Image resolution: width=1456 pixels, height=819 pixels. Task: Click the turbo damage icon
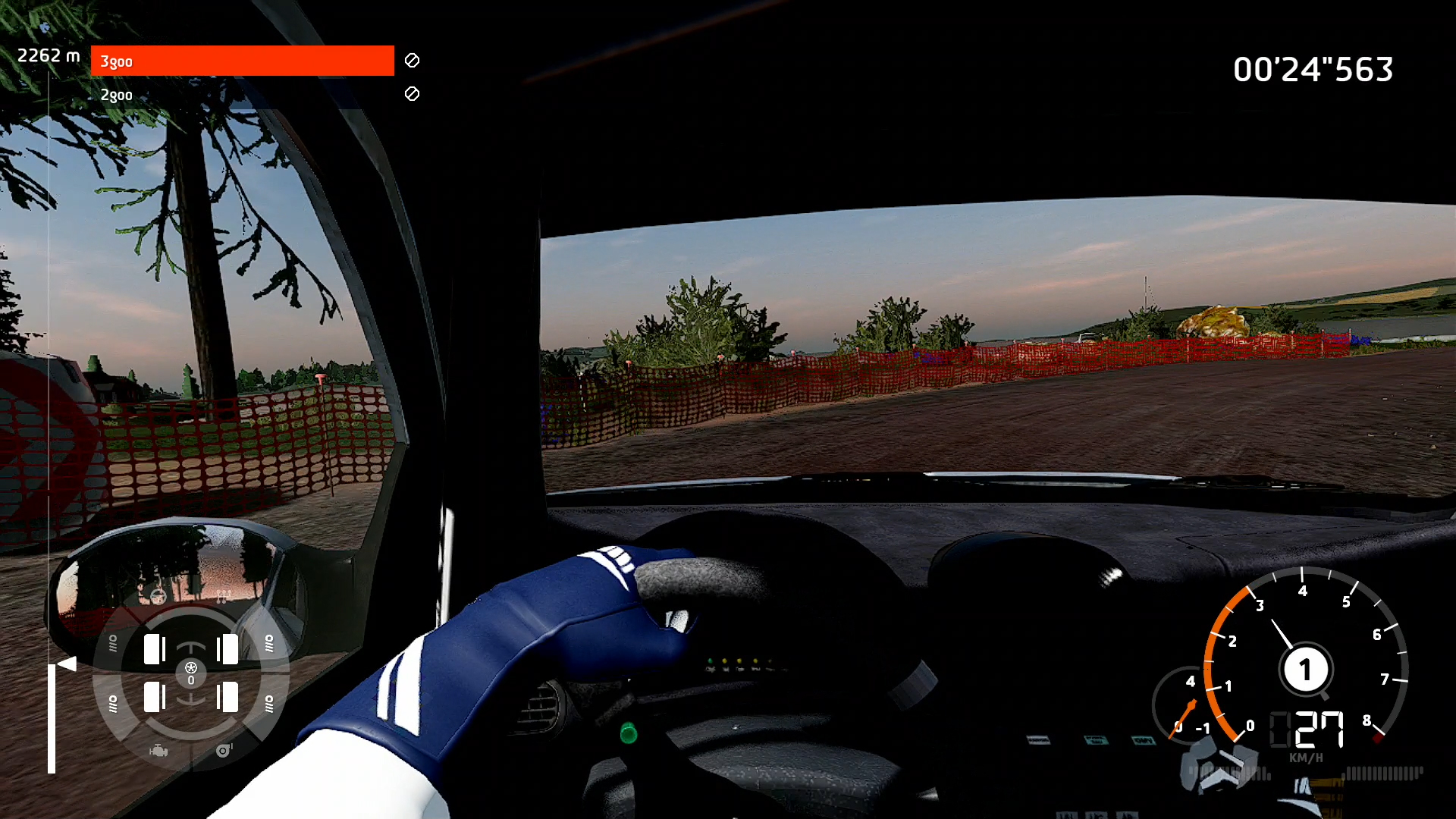pos(224,751)
